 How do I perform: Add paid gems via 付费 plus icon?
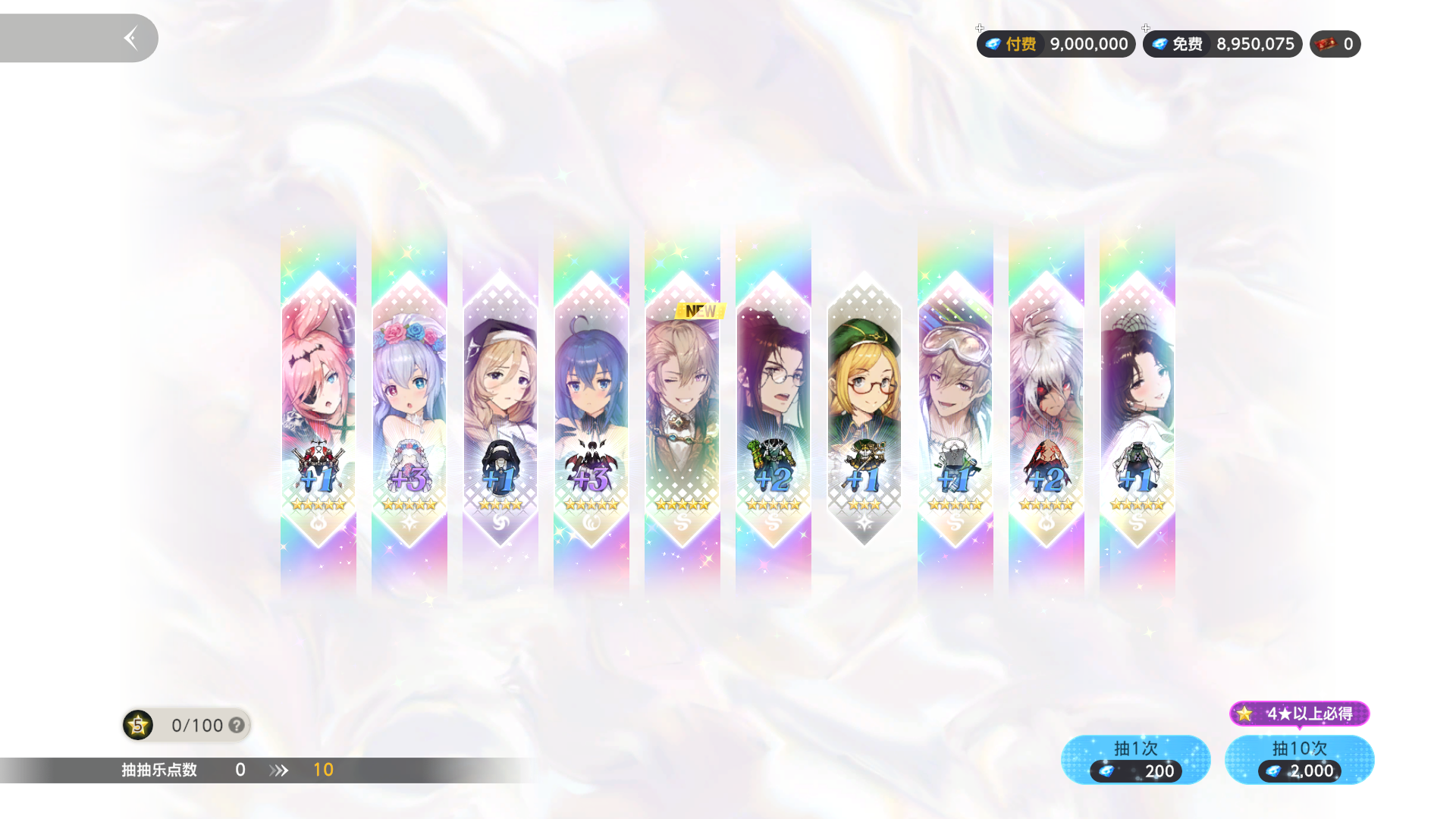[980, 29]
